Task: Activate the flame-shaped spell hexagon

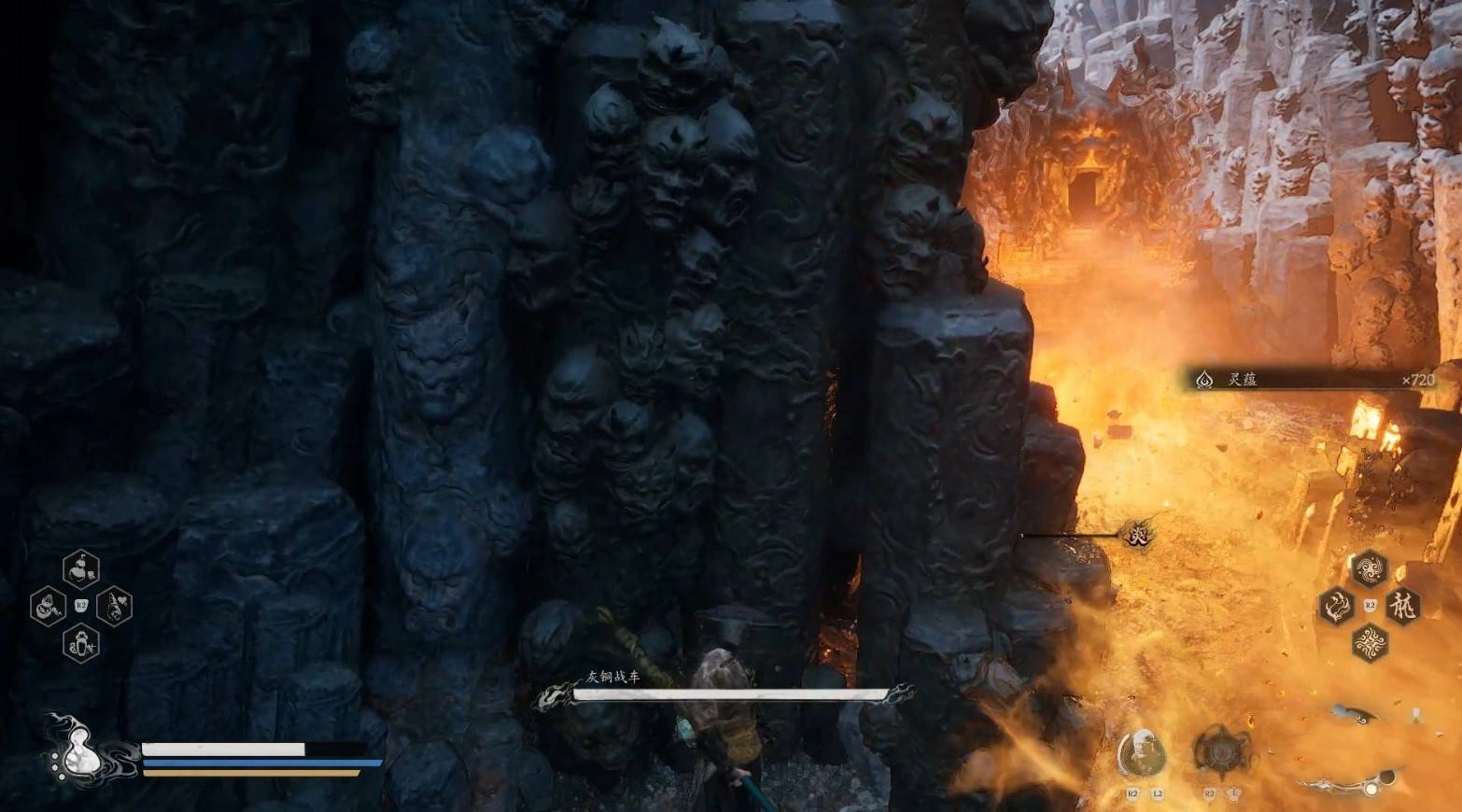Action: coord(1337,606)
